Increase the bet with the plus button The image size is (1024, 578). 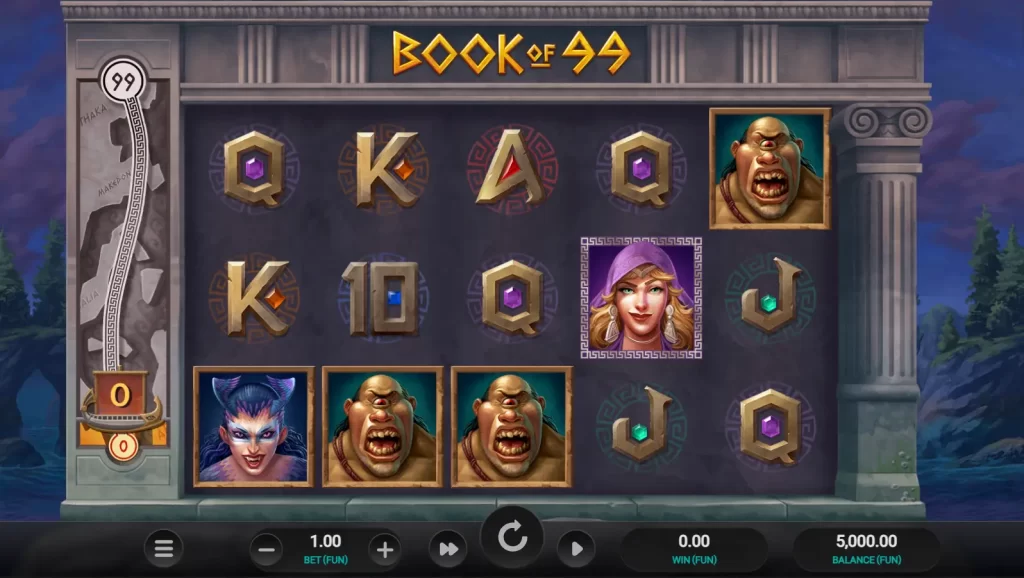pyautogui.click(x=385, y=548)
